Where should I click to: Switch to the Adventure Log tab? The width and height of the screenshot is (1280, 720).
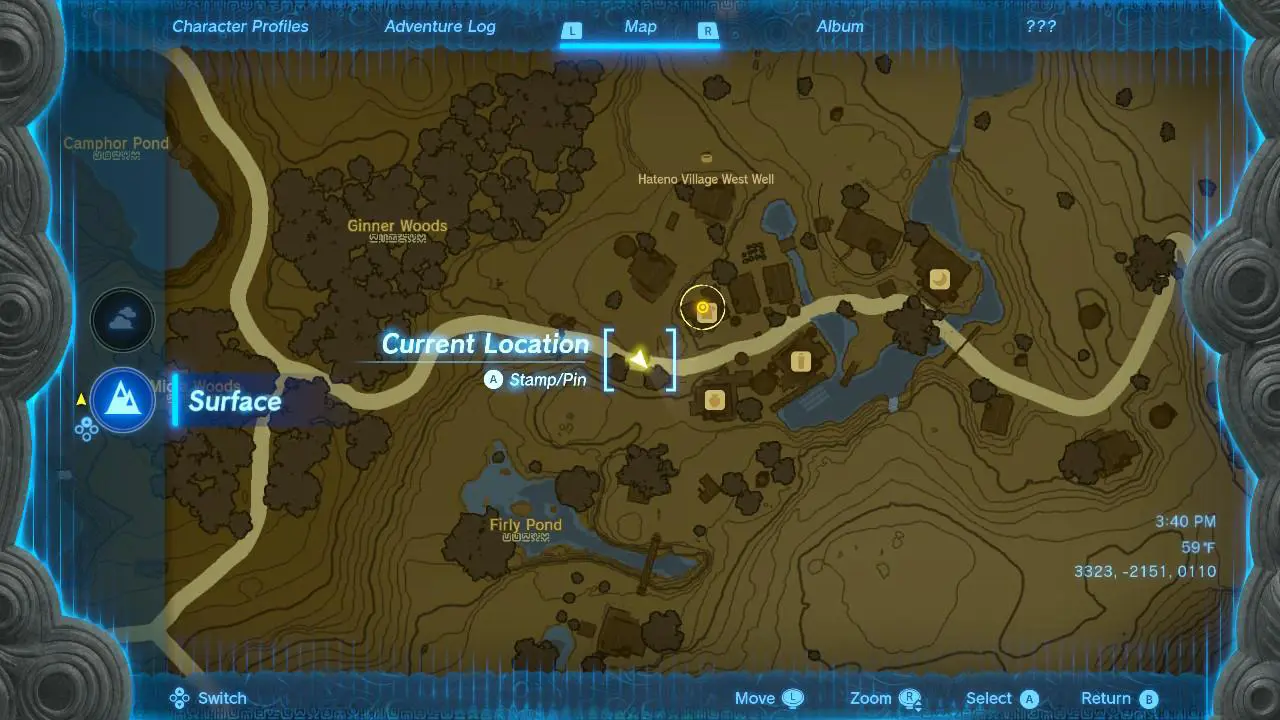440,26
